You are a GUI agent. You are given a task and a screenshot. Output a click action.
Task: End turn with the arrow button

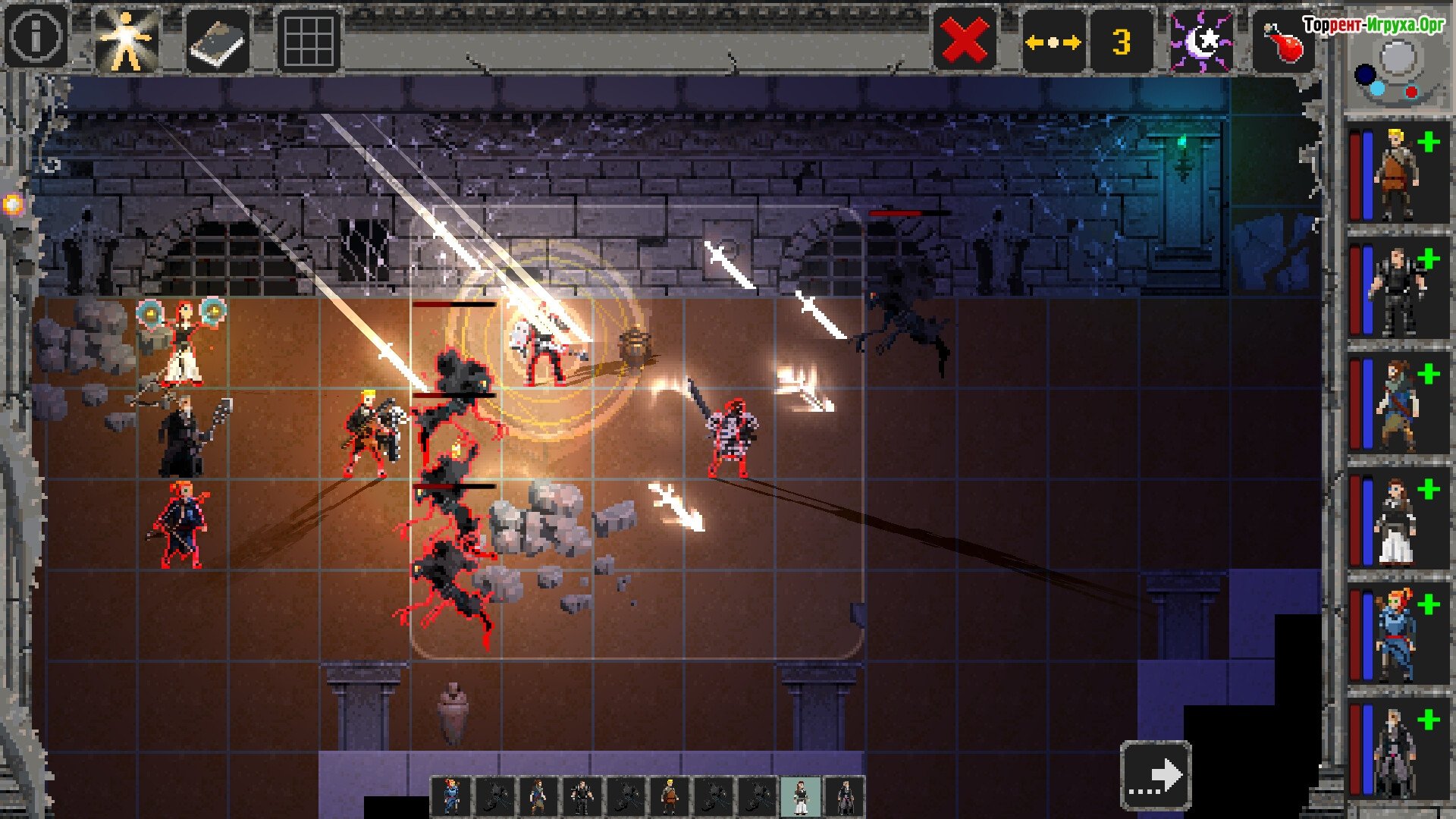click(x=1156, y=775)
